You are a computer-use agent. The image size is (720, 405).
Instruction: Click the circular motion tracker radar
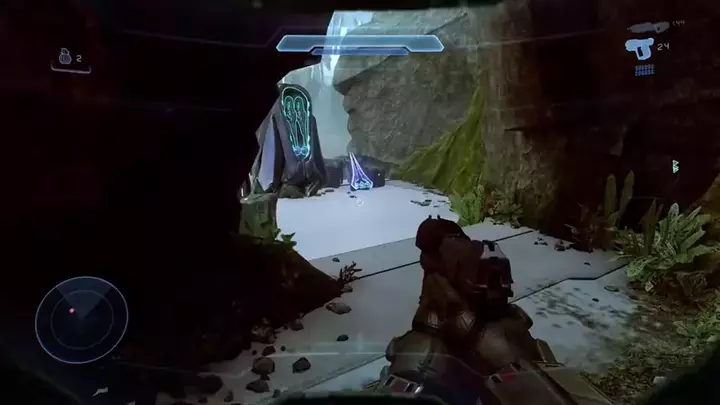click(81, 320)
